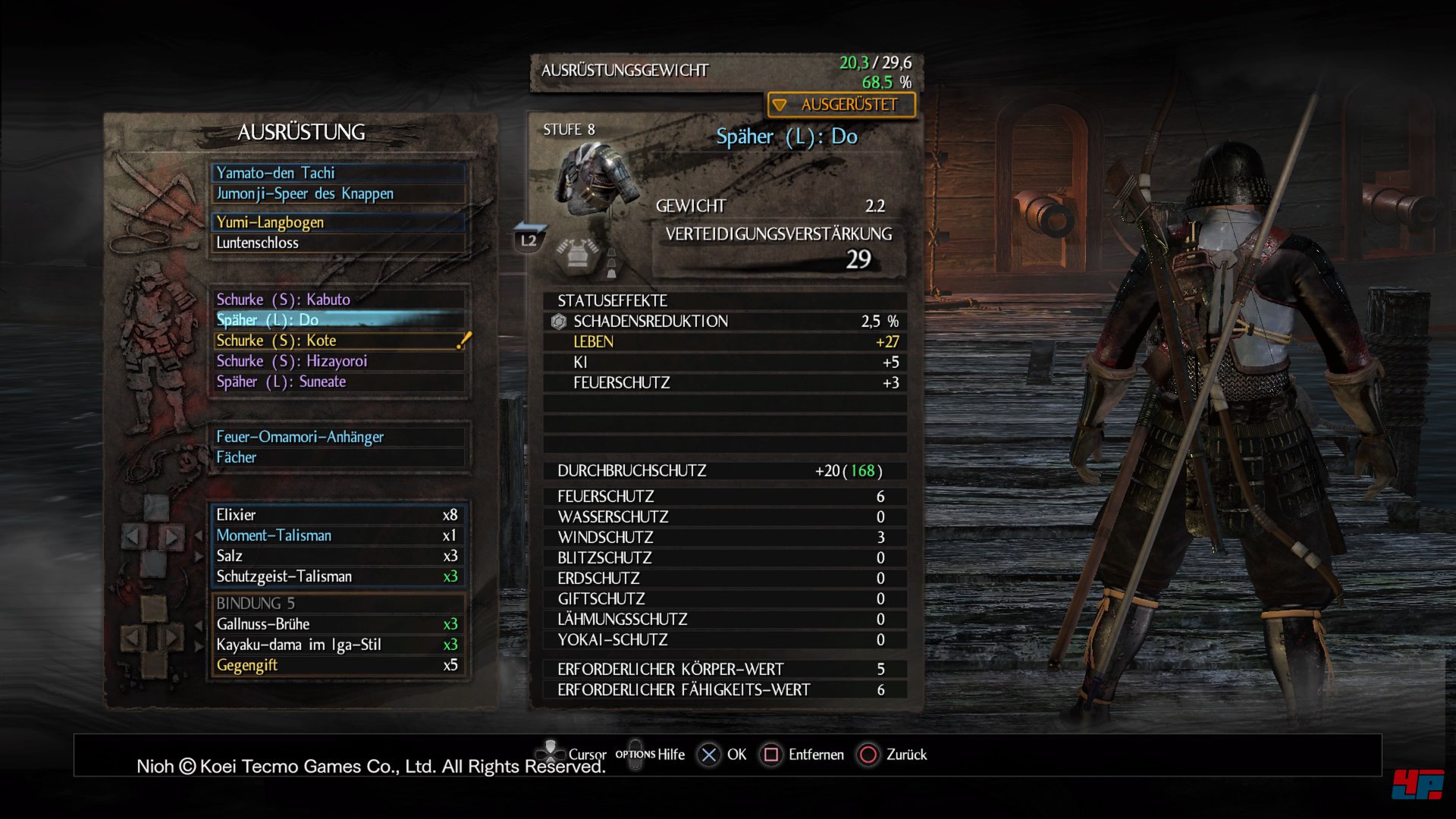1456x819 pixels.
Task: Select the Gegengift item slot
Action: (338, 665)
